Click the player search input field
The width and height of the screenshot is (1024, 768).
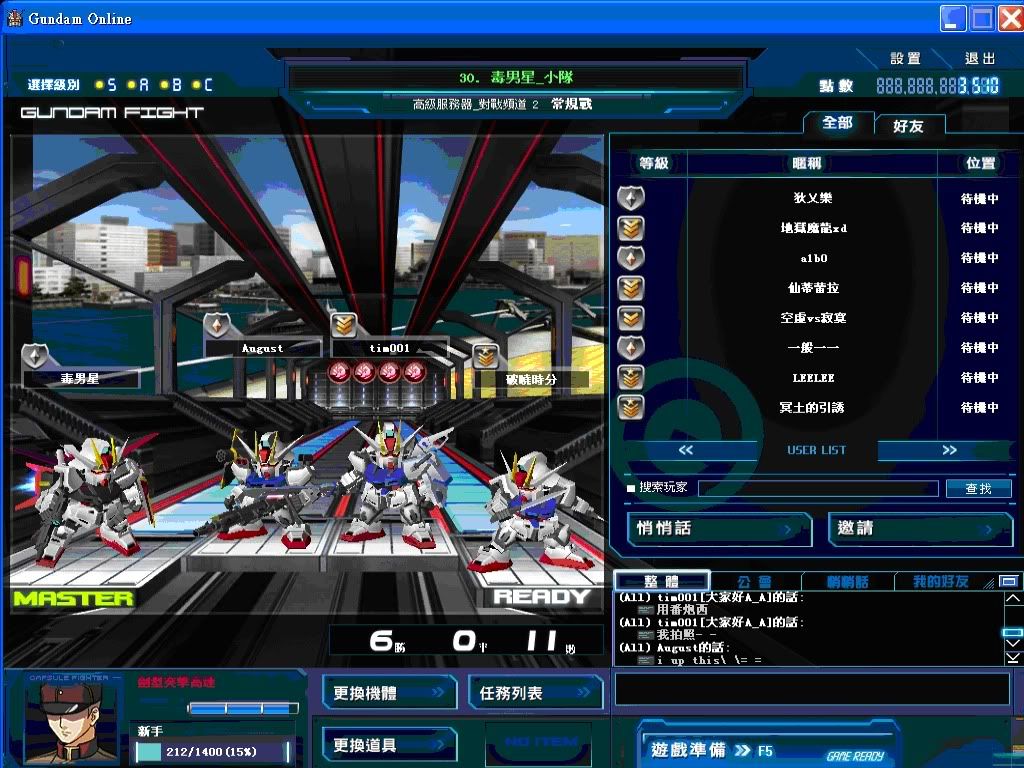(818, 488)
